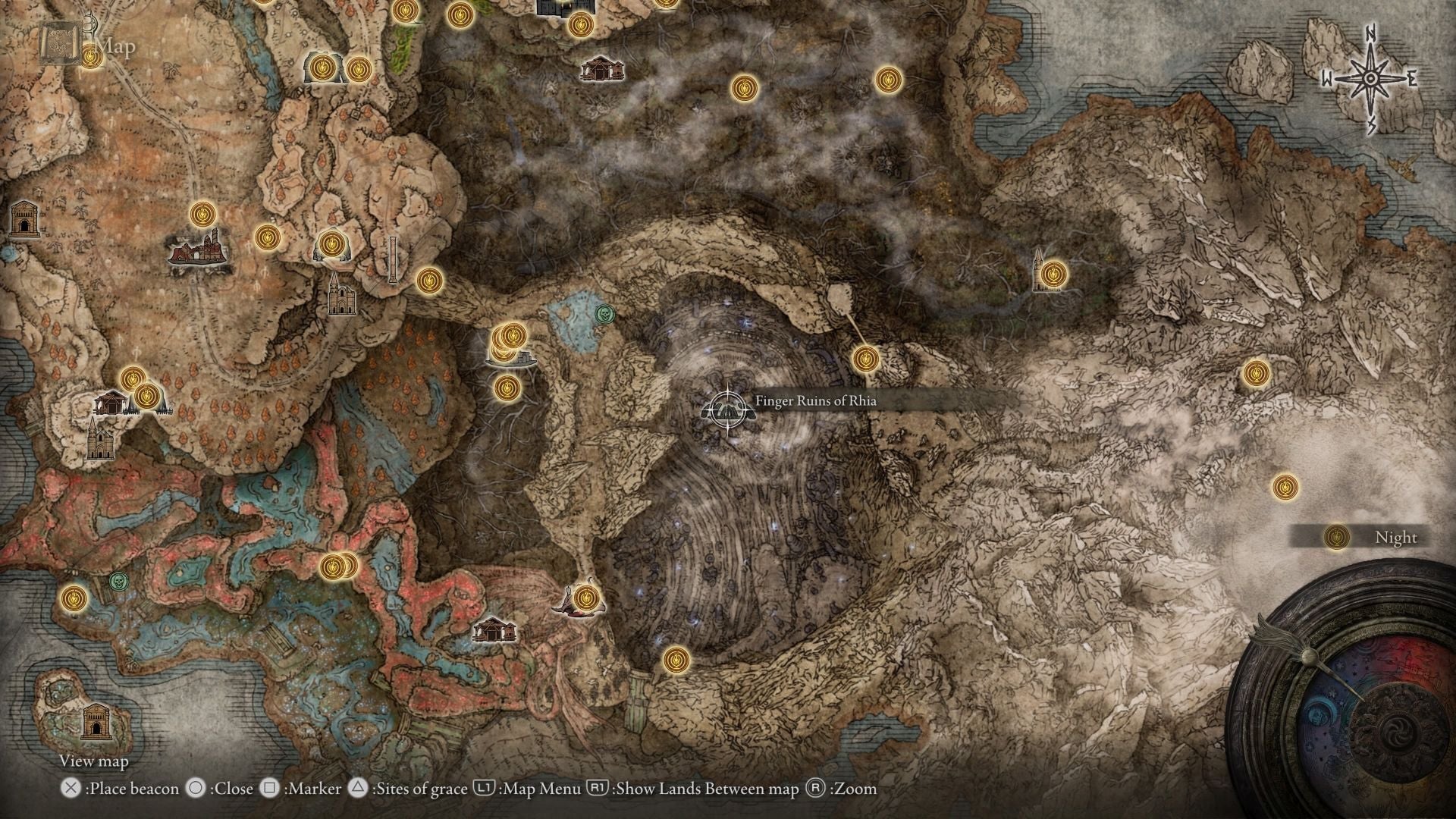Viewport: 1456px width, 819px height.
Task: Click the green site of grace near the lake
Action: [604, 314]
